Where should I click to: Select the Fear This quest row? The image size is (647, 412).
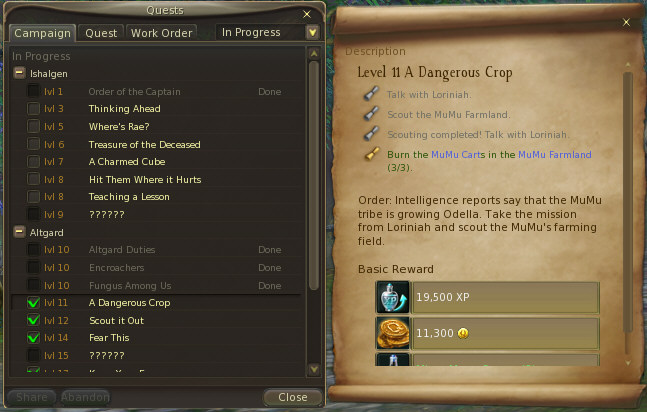[x=109, y=338]
